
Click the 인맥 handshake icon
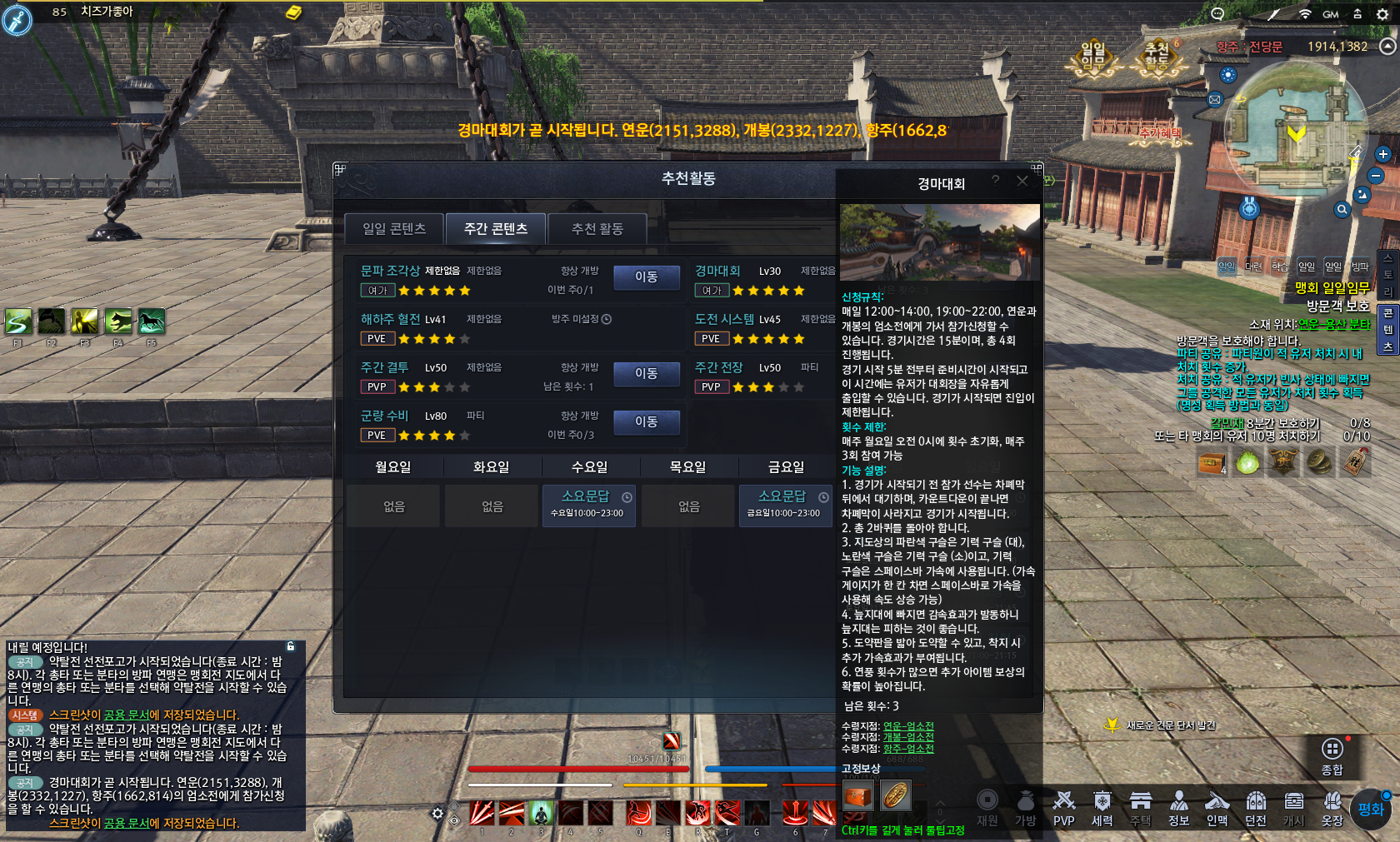click(1217, 804)
